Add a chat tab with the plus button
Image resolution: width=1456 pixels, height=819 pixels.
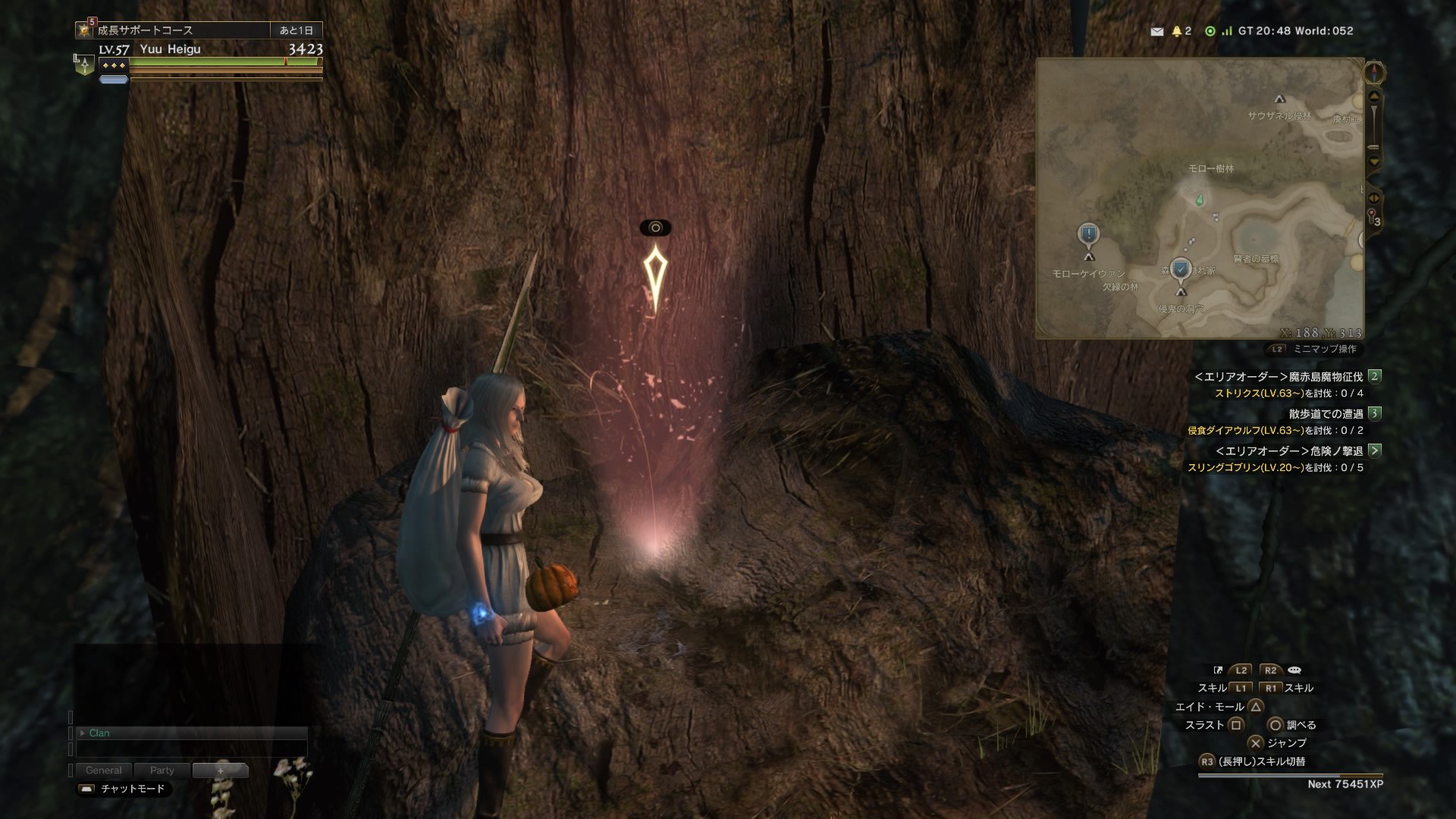point(220,770)
